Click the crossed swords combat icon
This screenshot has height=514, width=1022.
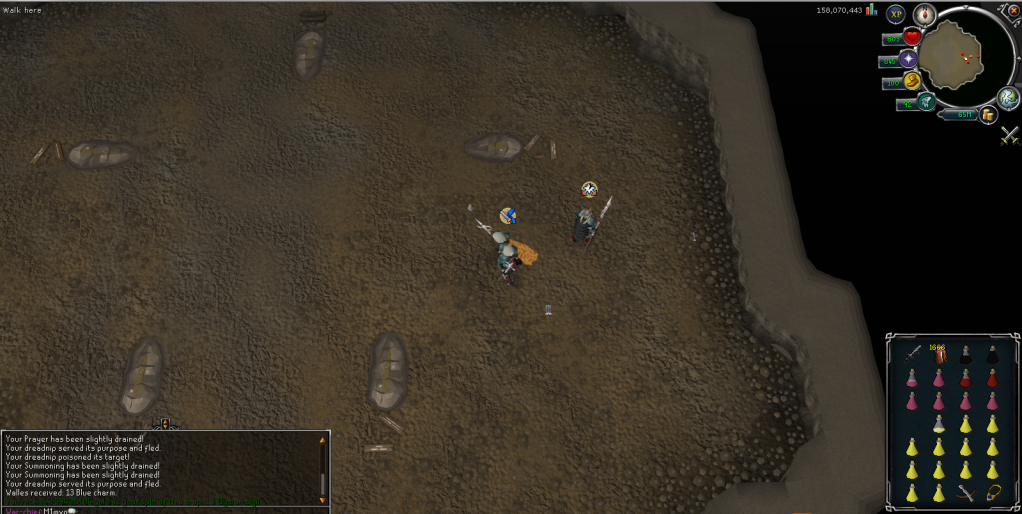[1009, 135]
